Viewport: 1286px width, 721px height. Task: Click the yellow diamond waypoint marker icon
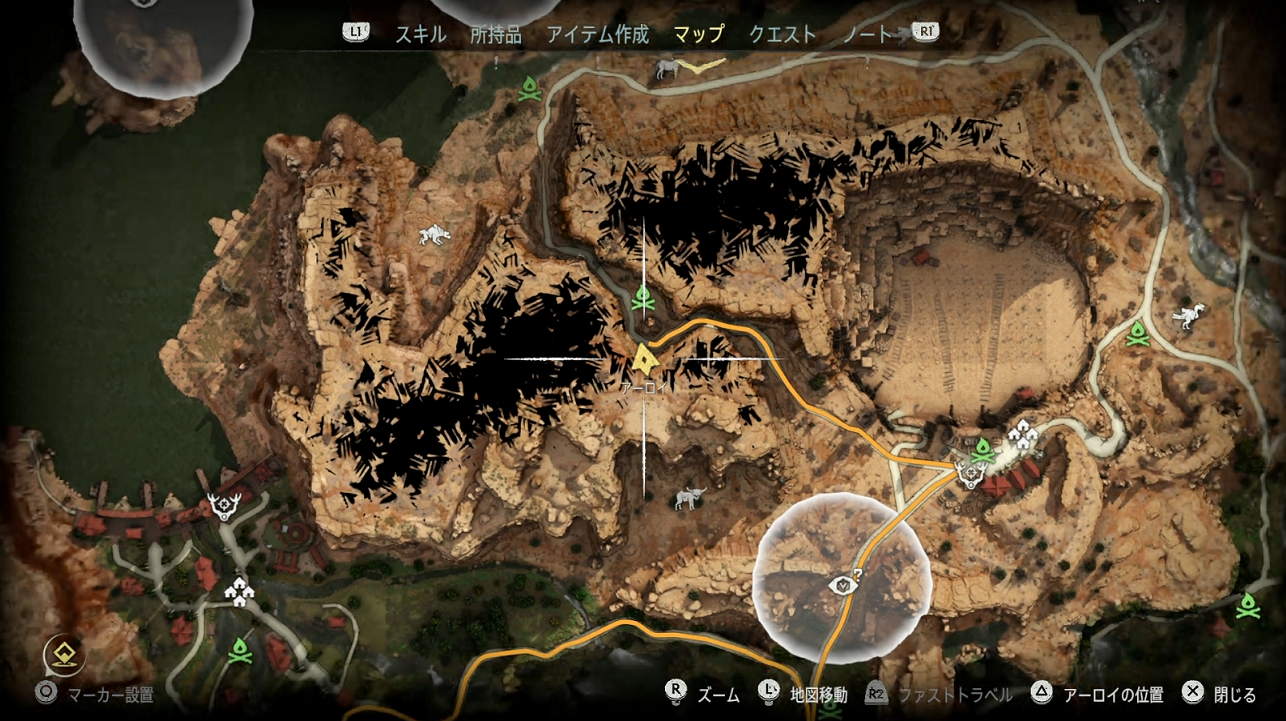65,655
